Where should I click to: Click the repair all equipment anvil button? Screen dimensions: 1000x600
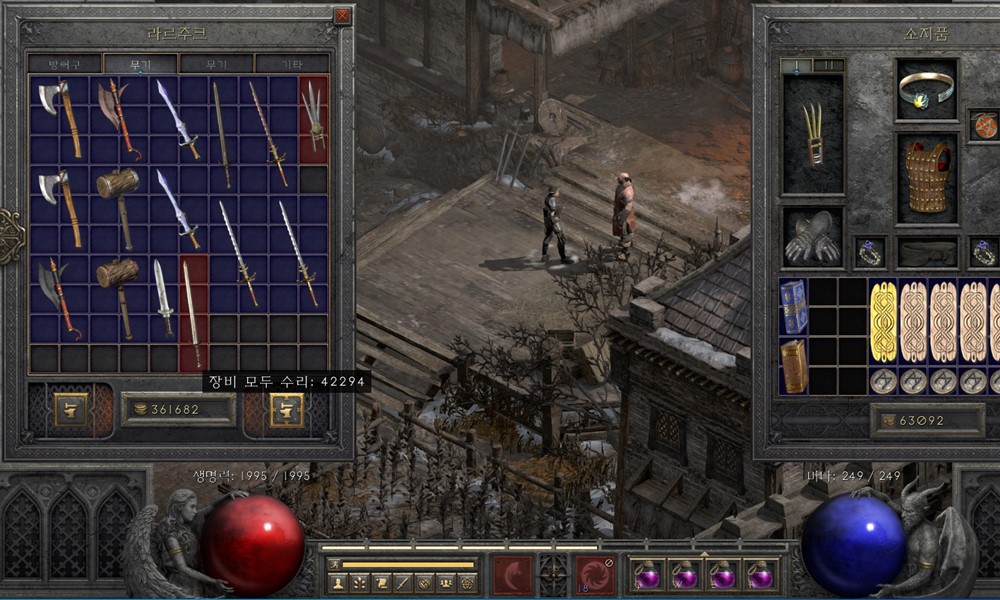(x=287, y=410)
